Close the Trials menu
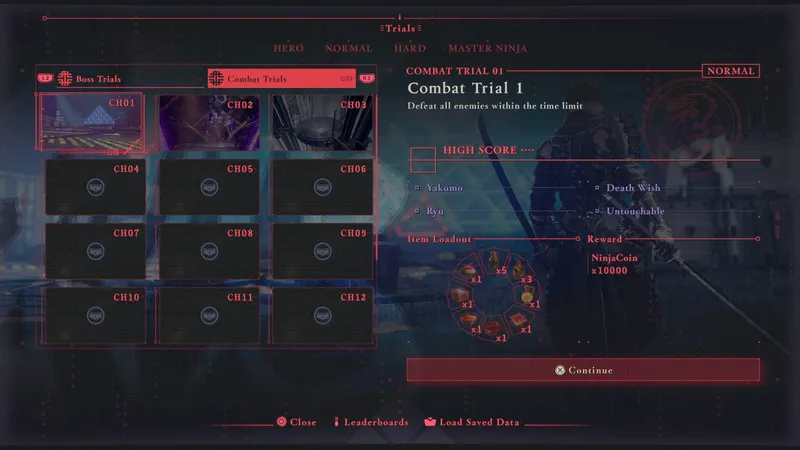 point(296,422)
